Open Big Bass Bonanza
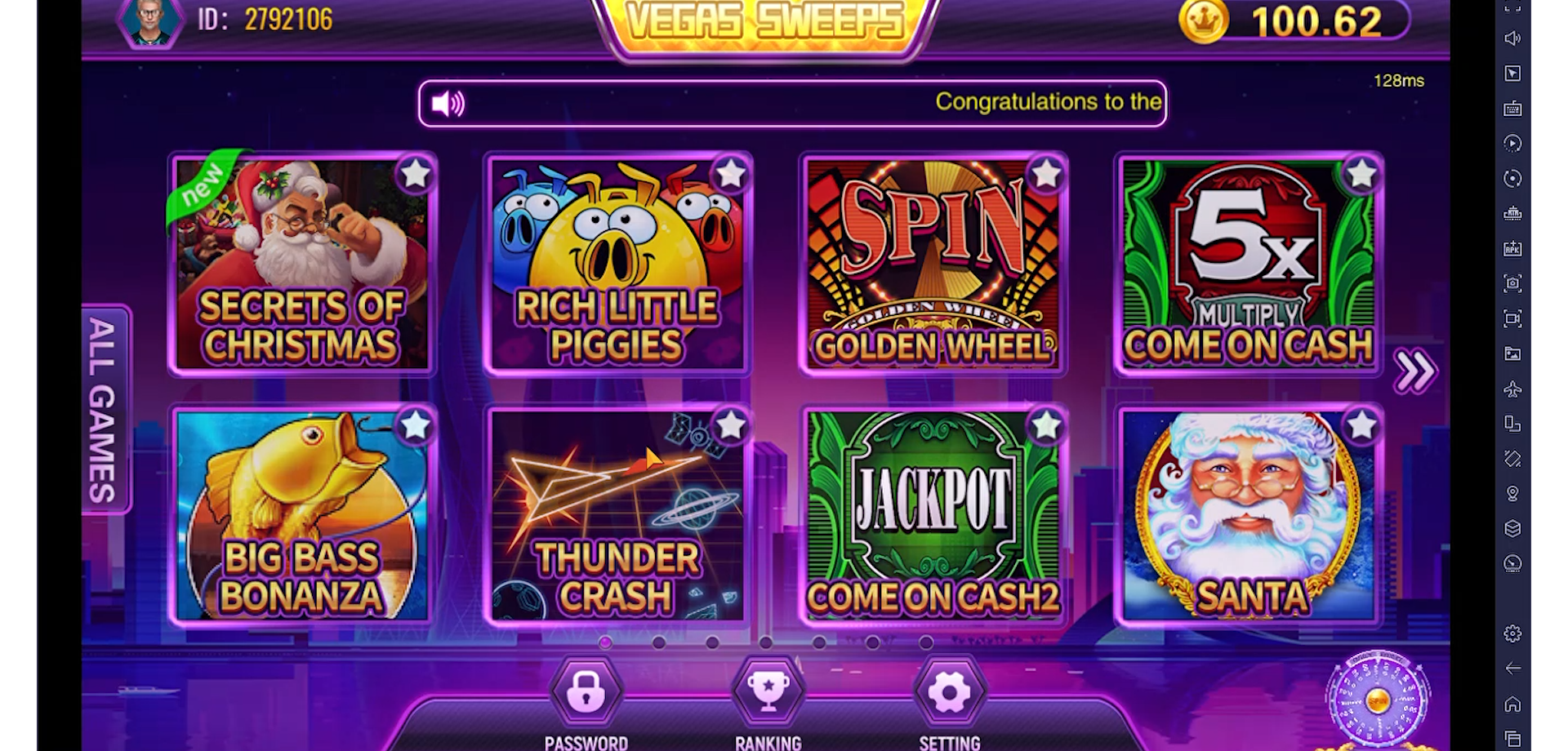 click(x=301, y=517)
